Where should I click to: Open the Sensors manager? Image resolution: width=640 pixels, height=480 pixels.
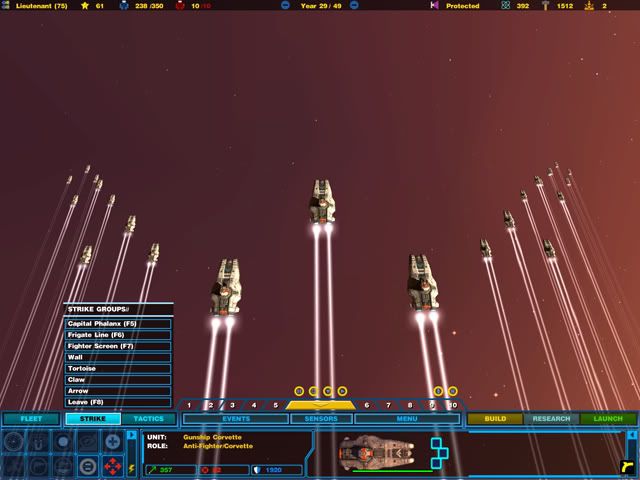[x=321, y=419]
